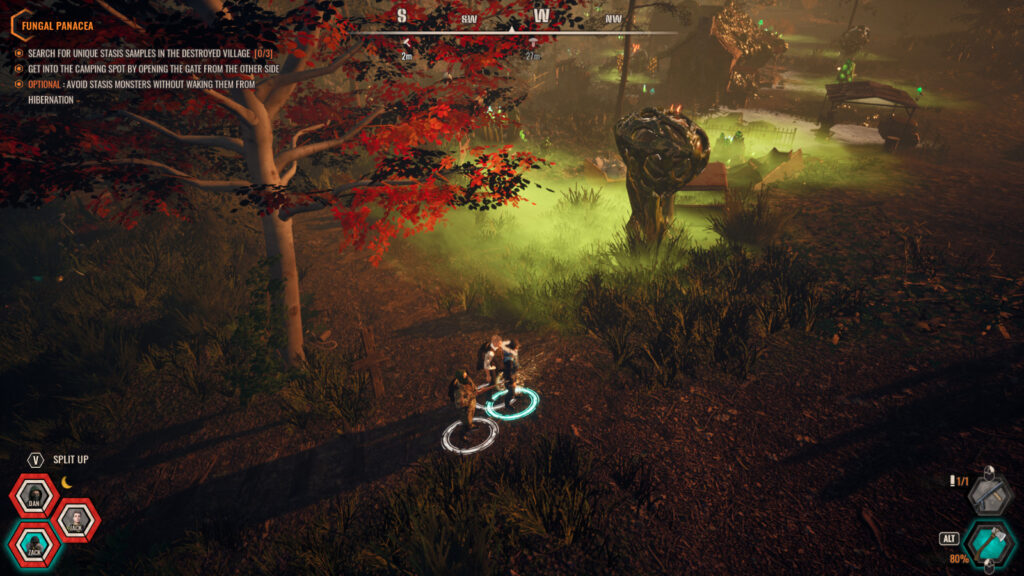The height and width of the screenshot is (576, 1024).
Task: Select Zack's highlighted hexagon portrait
Action: [34, 544]
